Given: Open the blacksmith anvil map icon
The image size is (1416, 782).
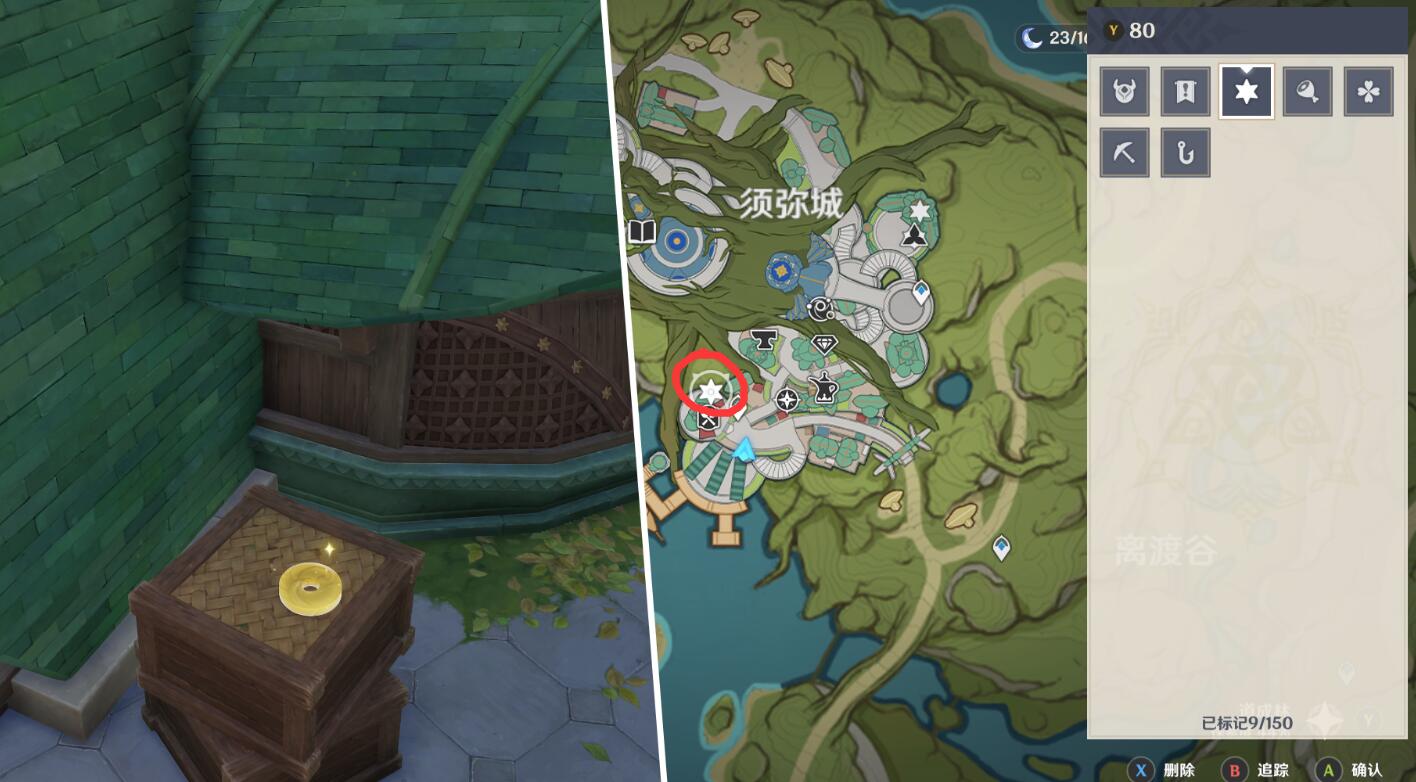Looking at the screenshot, I should (x=766, y=341).
